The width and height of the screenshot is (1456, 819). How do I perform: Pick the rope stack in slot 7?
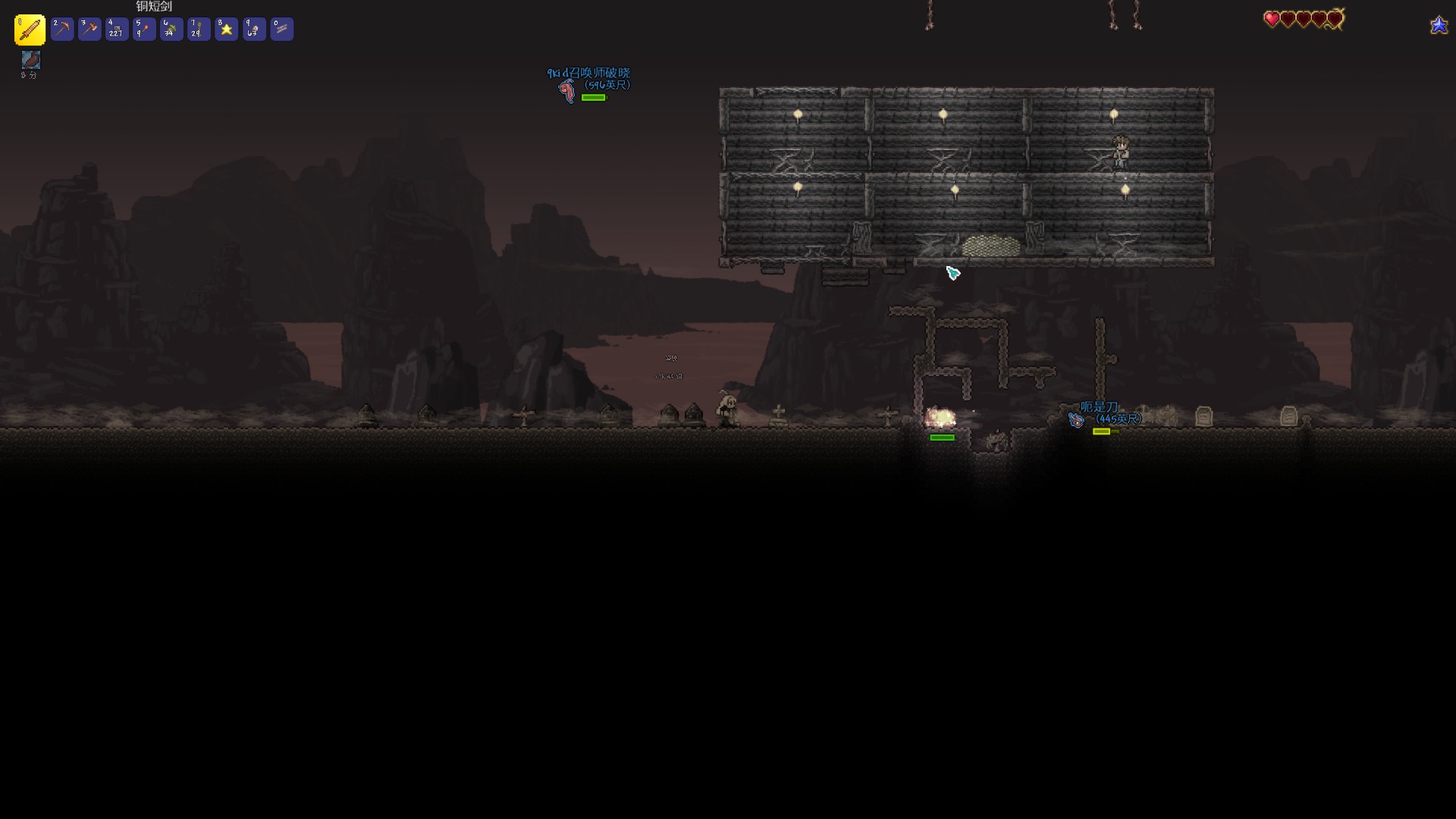tap(199, 30)
